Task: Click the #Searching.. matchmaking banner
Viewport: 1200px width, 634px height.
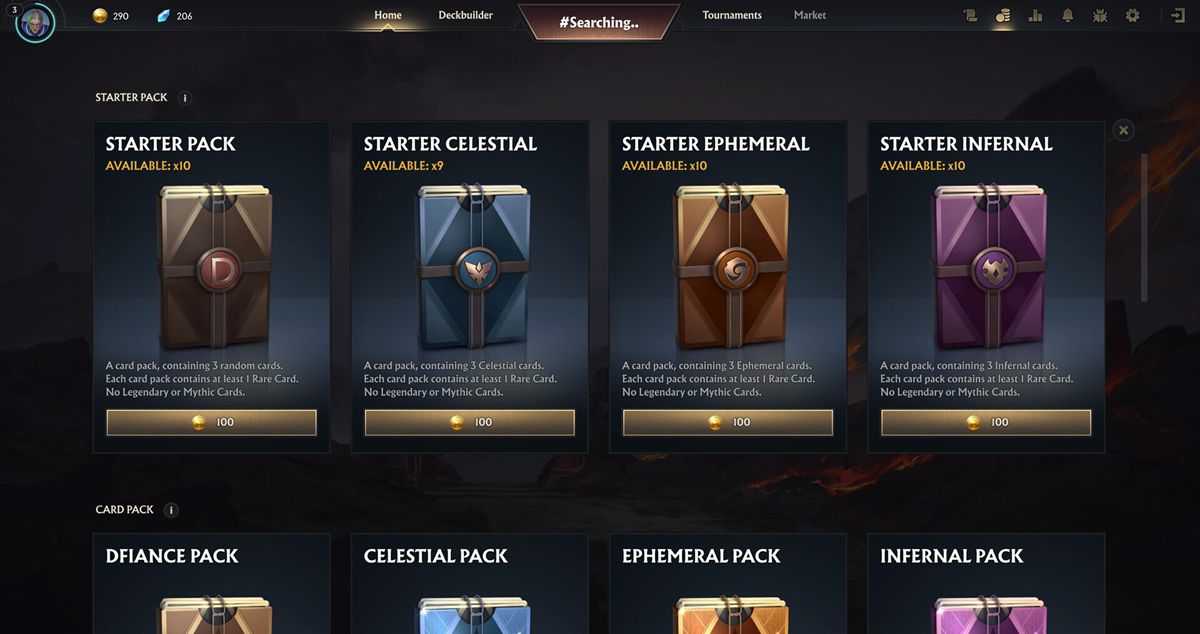Action: pyautogui.click(x=599, y=22)
